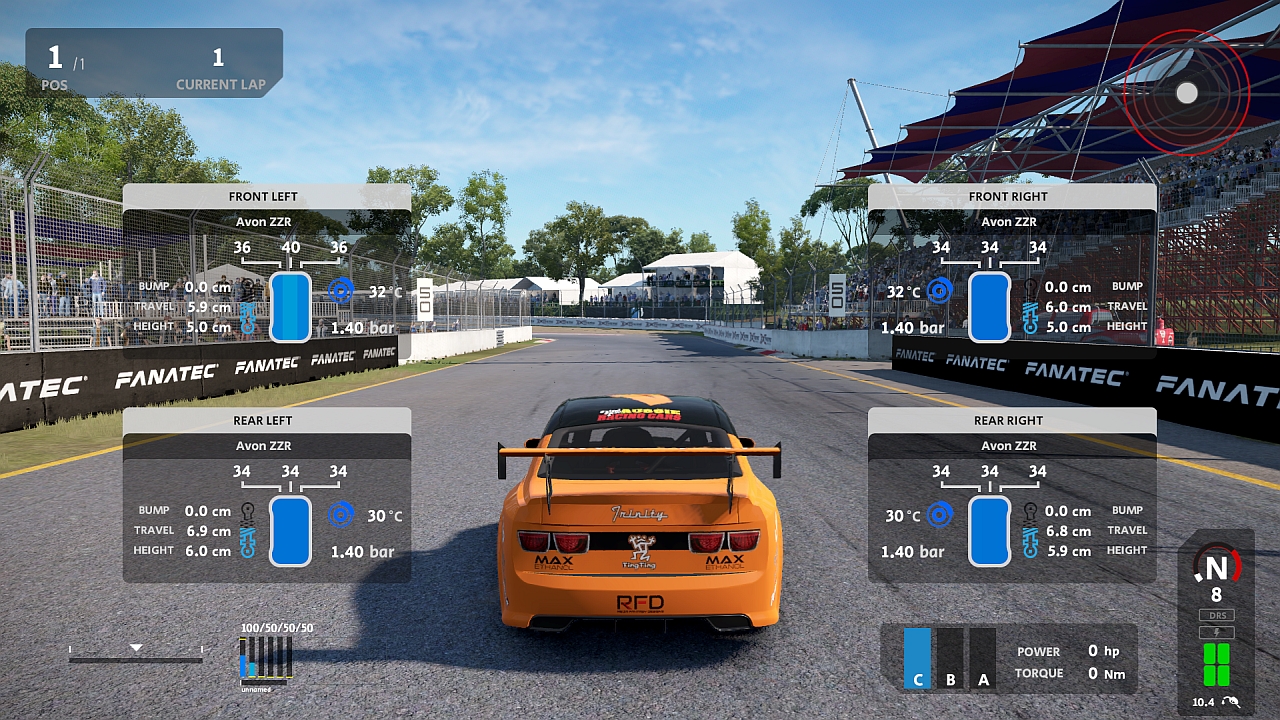
Task: Click the neutral gear indicator
Action: [x=1216, y=568]
